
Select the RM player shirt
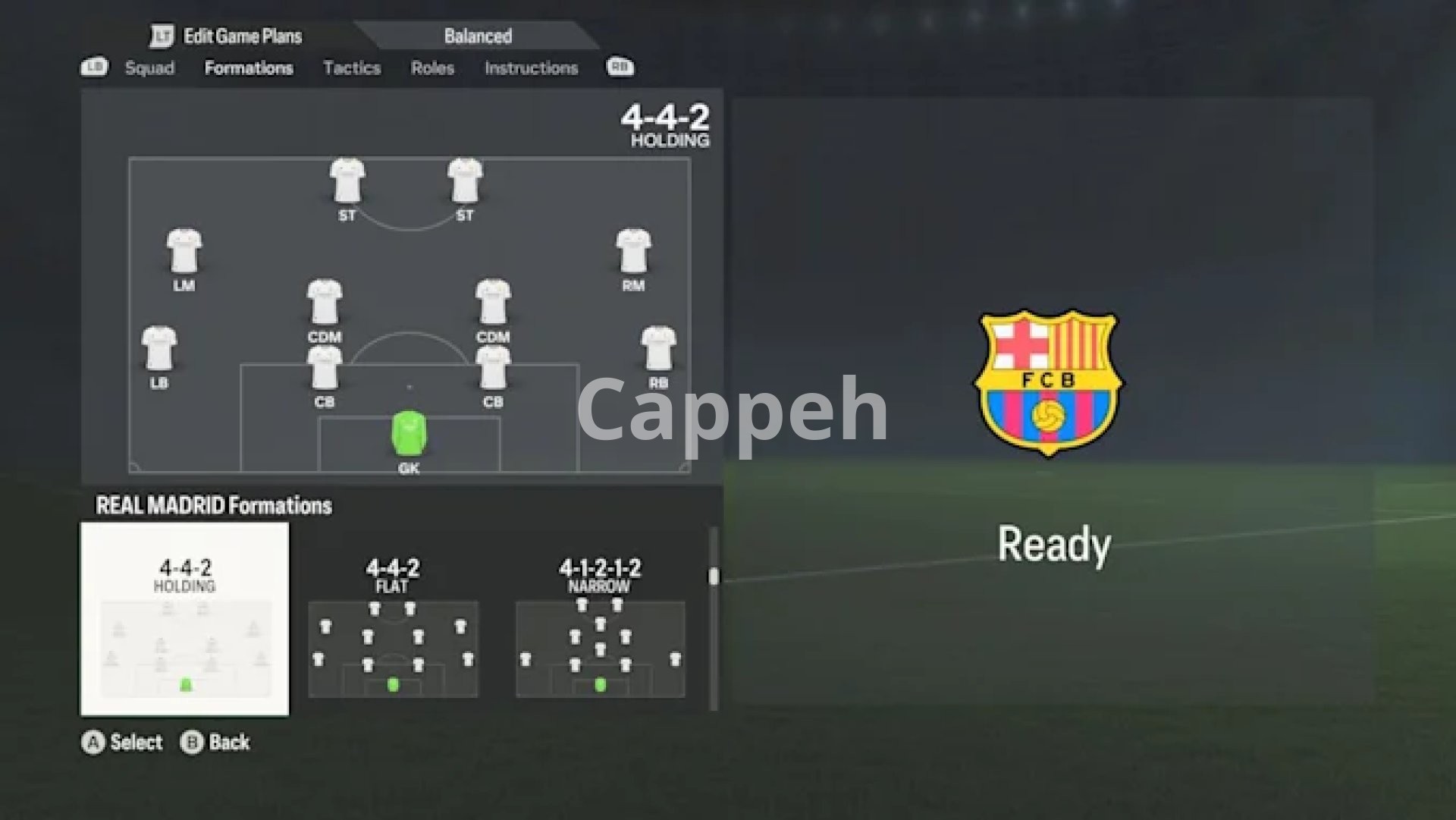click(x=633, y=252)
